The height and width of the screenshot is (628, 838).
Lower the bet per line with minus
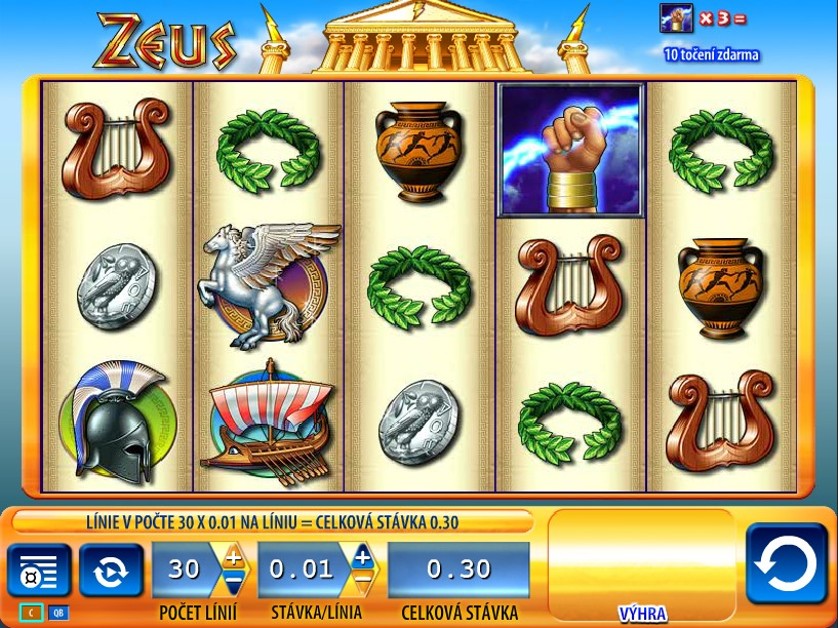coord(361,581)
